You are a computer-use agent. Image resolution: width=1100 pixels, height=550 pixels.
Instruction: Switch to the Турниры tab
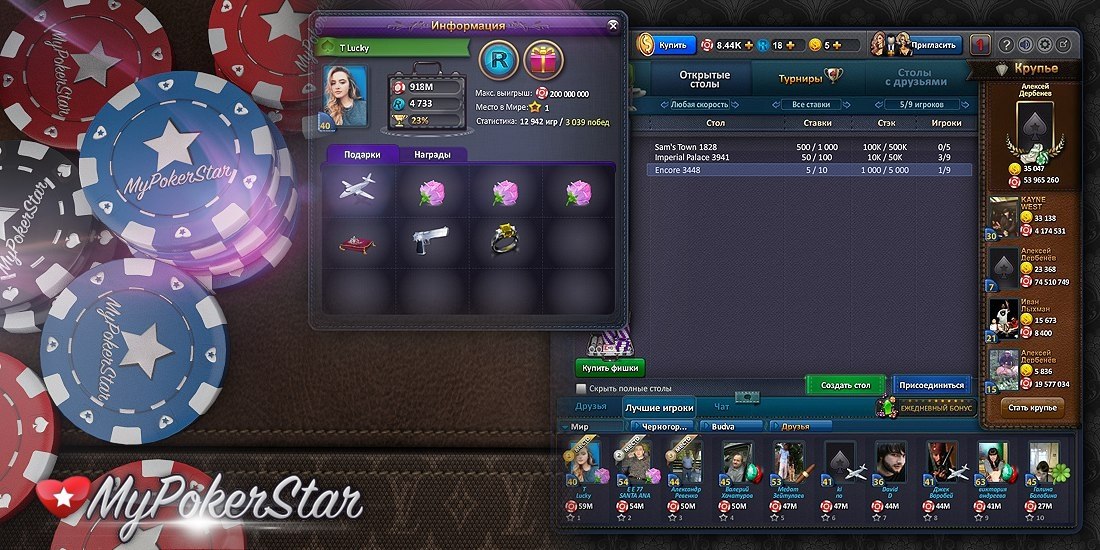coord(805,77)
